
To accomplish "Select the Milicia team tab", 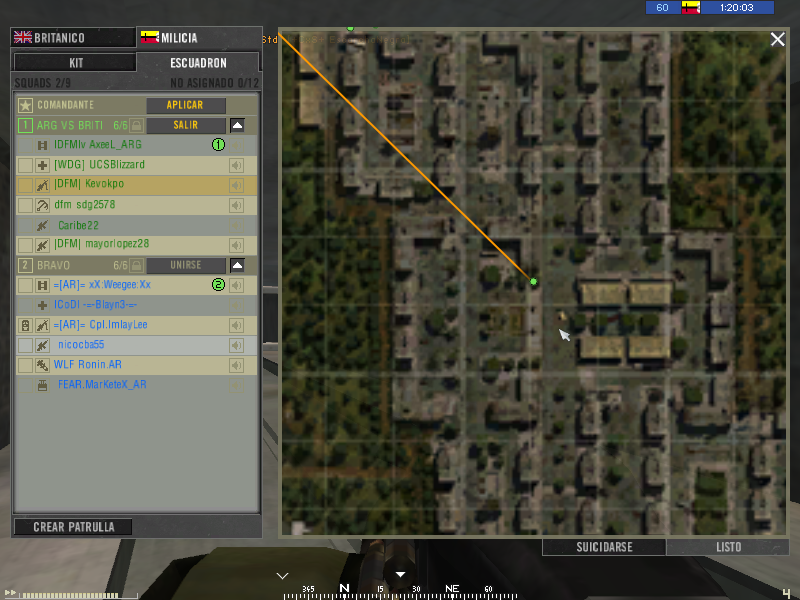I will [198, 38].
